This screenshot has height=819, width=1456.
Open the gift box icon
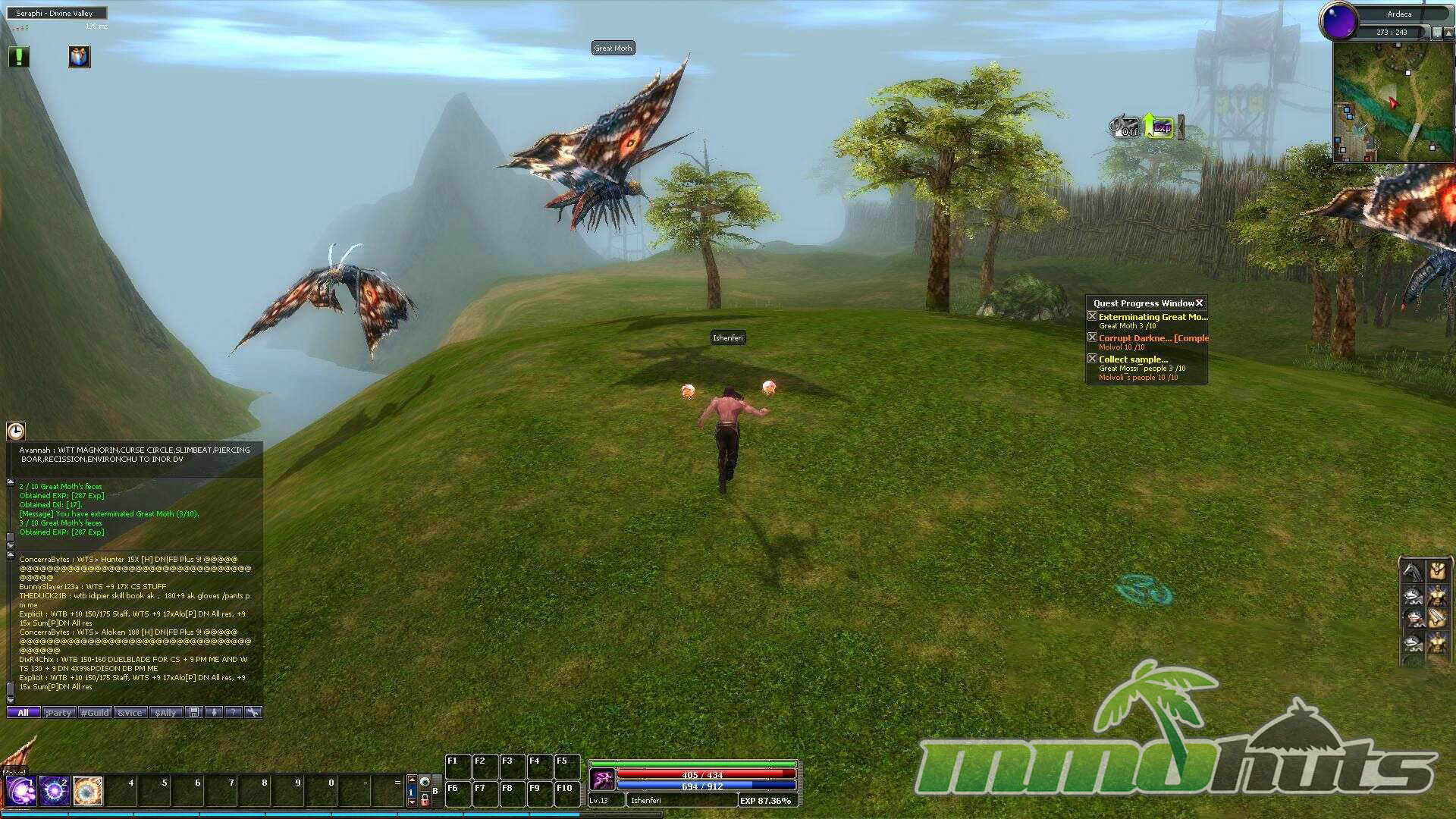pos(80,57)
